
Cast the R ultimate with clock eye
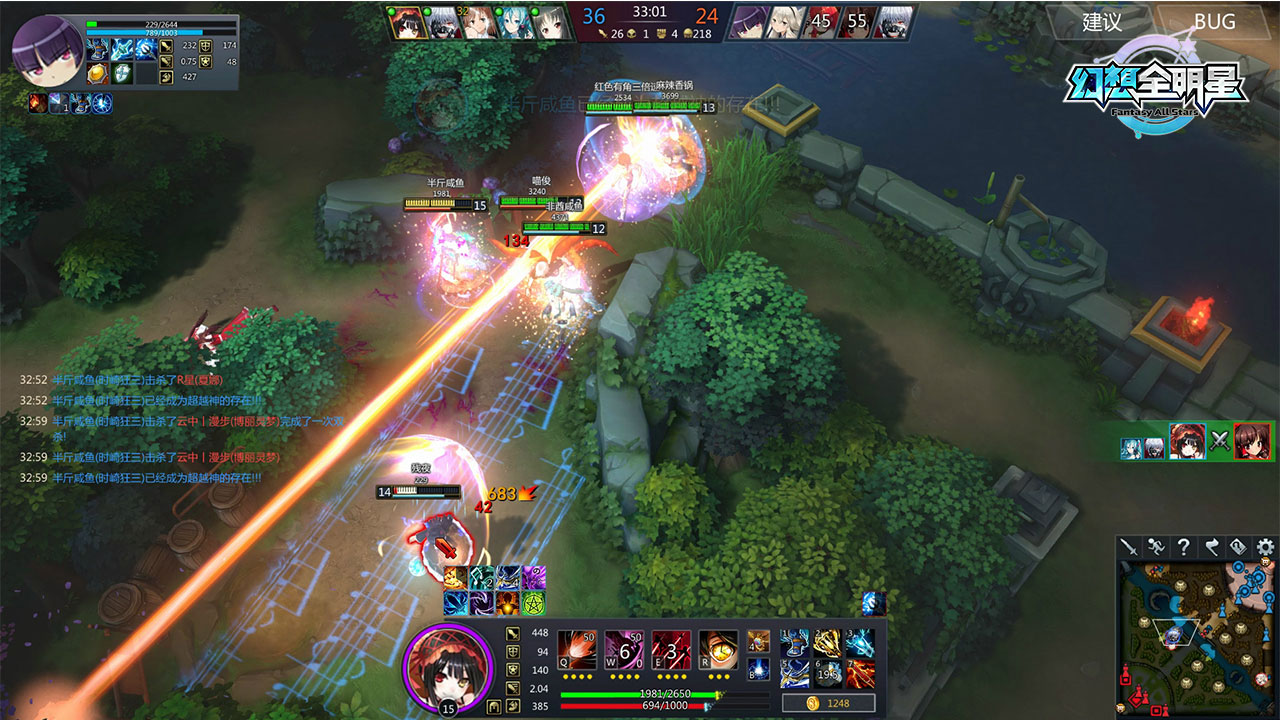pos(718,649)
